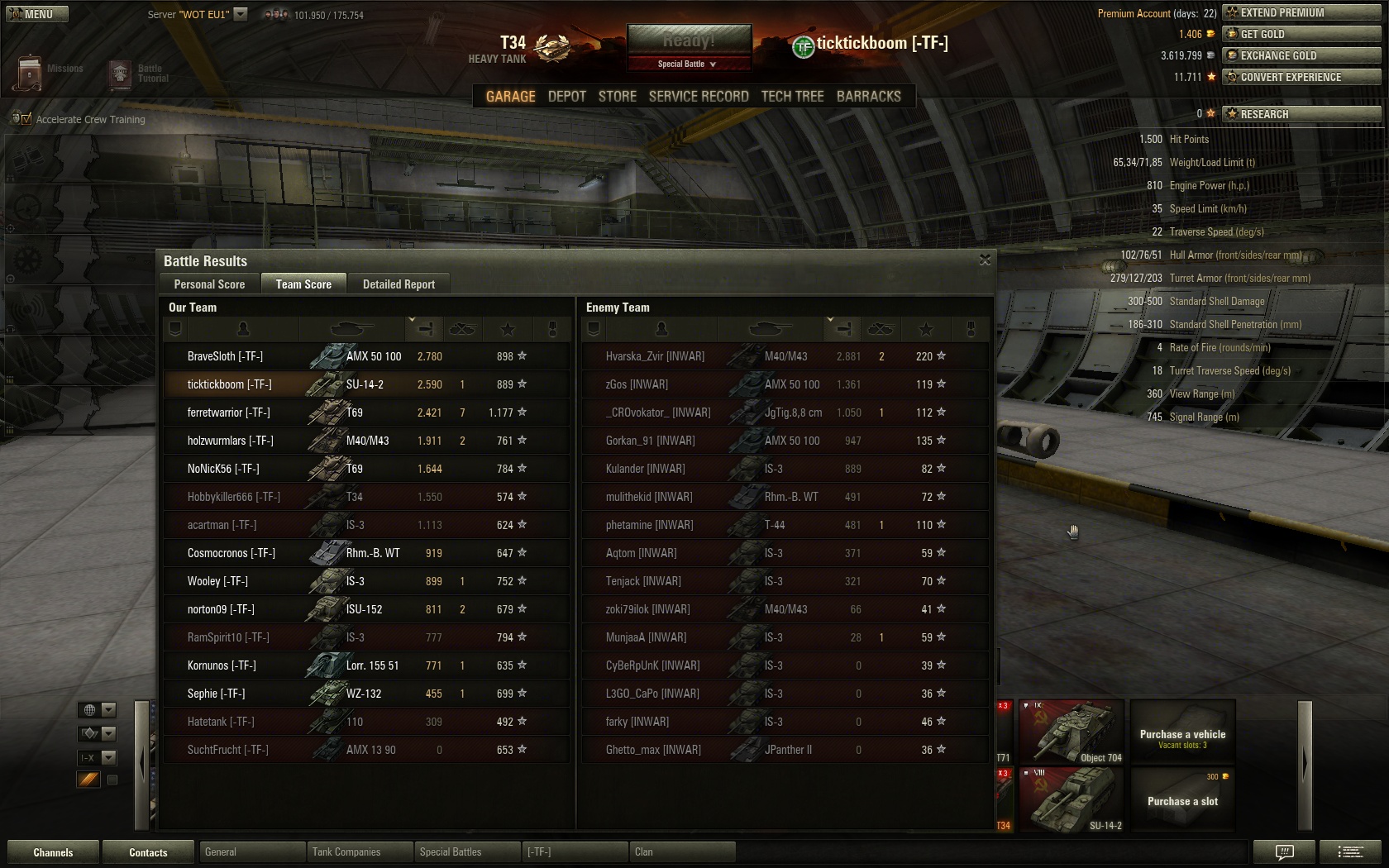Screen dimensions: 1389x868
Task: Open the Channels button
Action: [53, 852]
